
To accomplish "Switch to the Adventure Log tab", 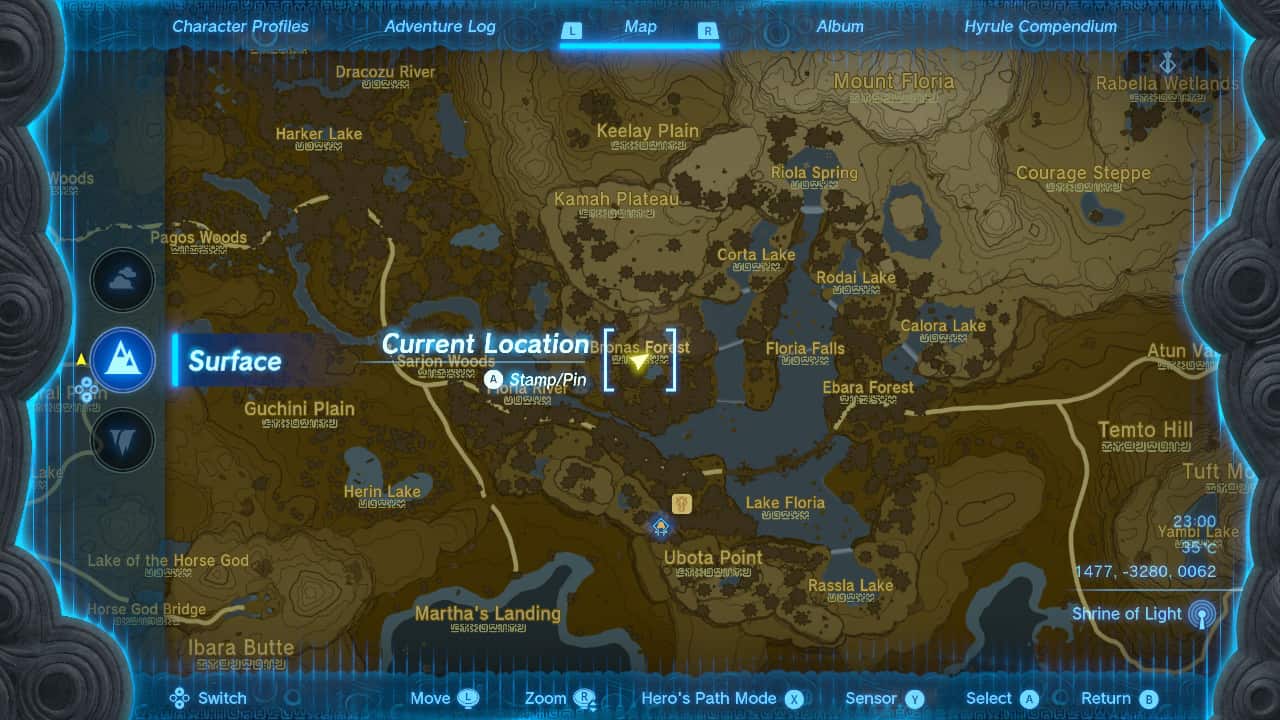I will [x=440, y=27].
